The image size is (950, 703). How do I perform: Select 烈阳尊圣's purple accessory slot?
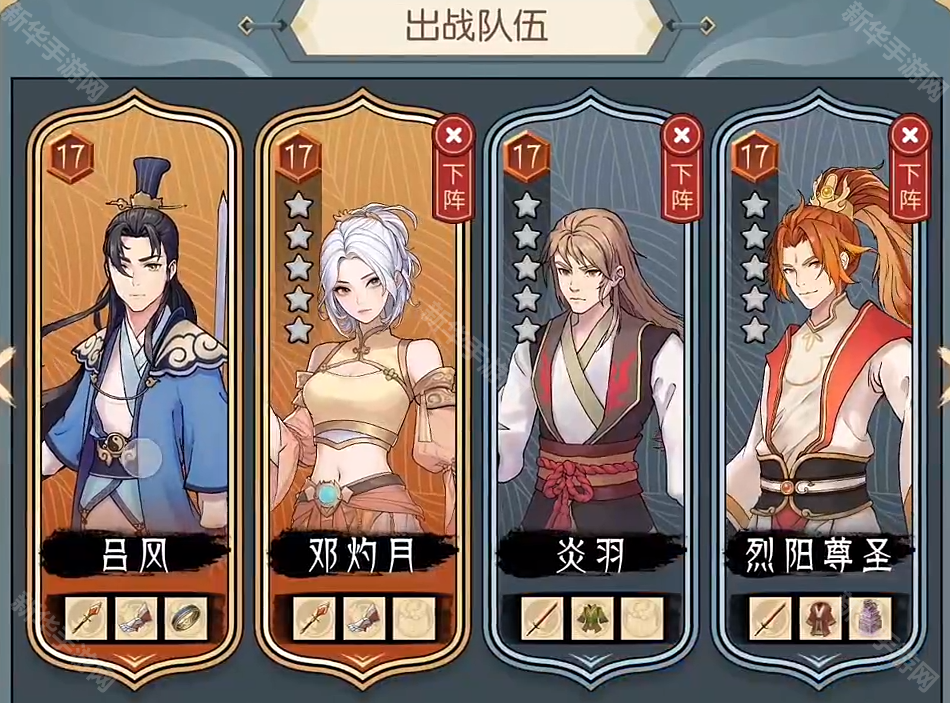coord(868,619)
